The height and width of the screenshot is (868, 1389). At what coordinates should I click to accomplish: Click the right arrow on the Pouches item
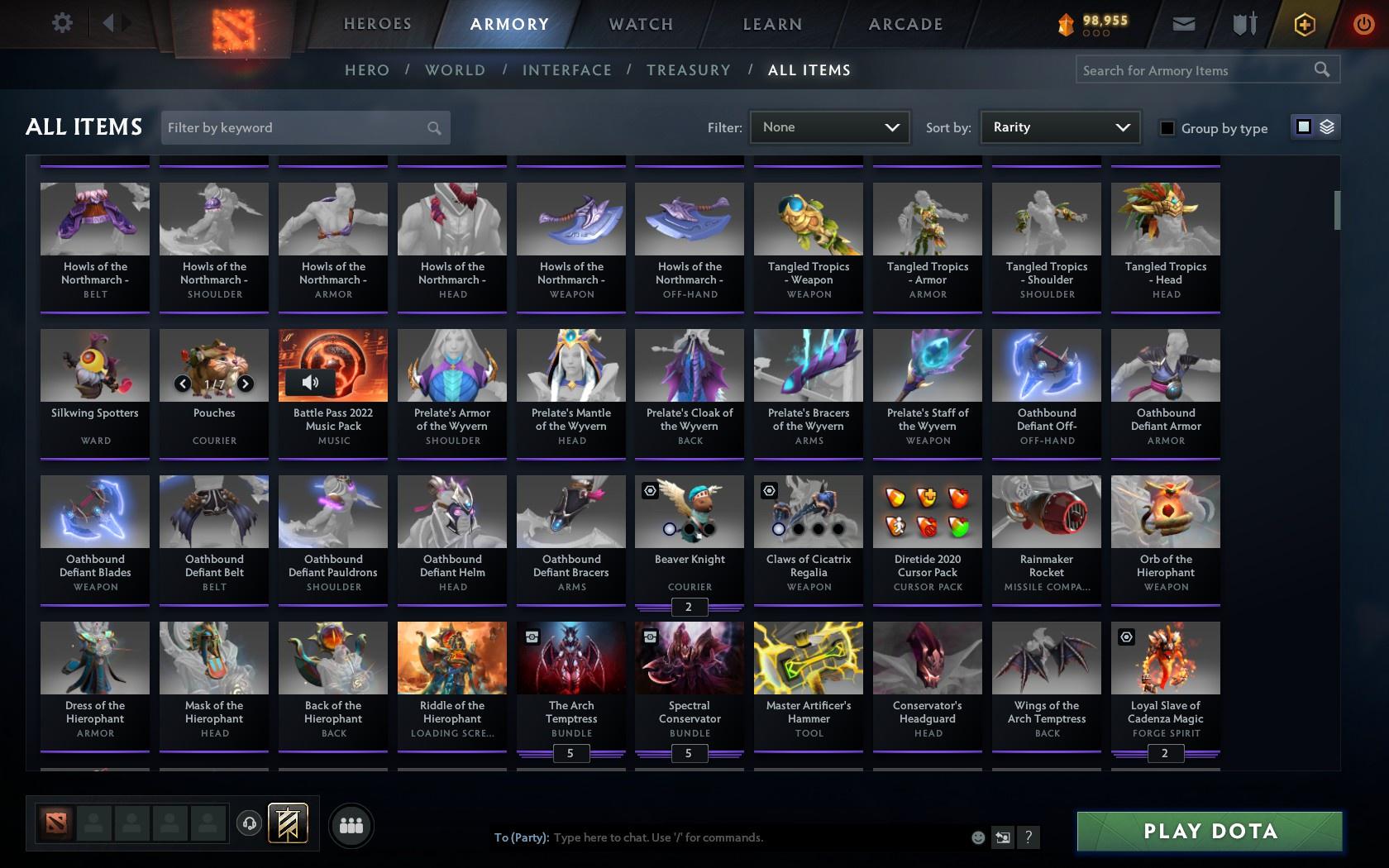(245, 383)
